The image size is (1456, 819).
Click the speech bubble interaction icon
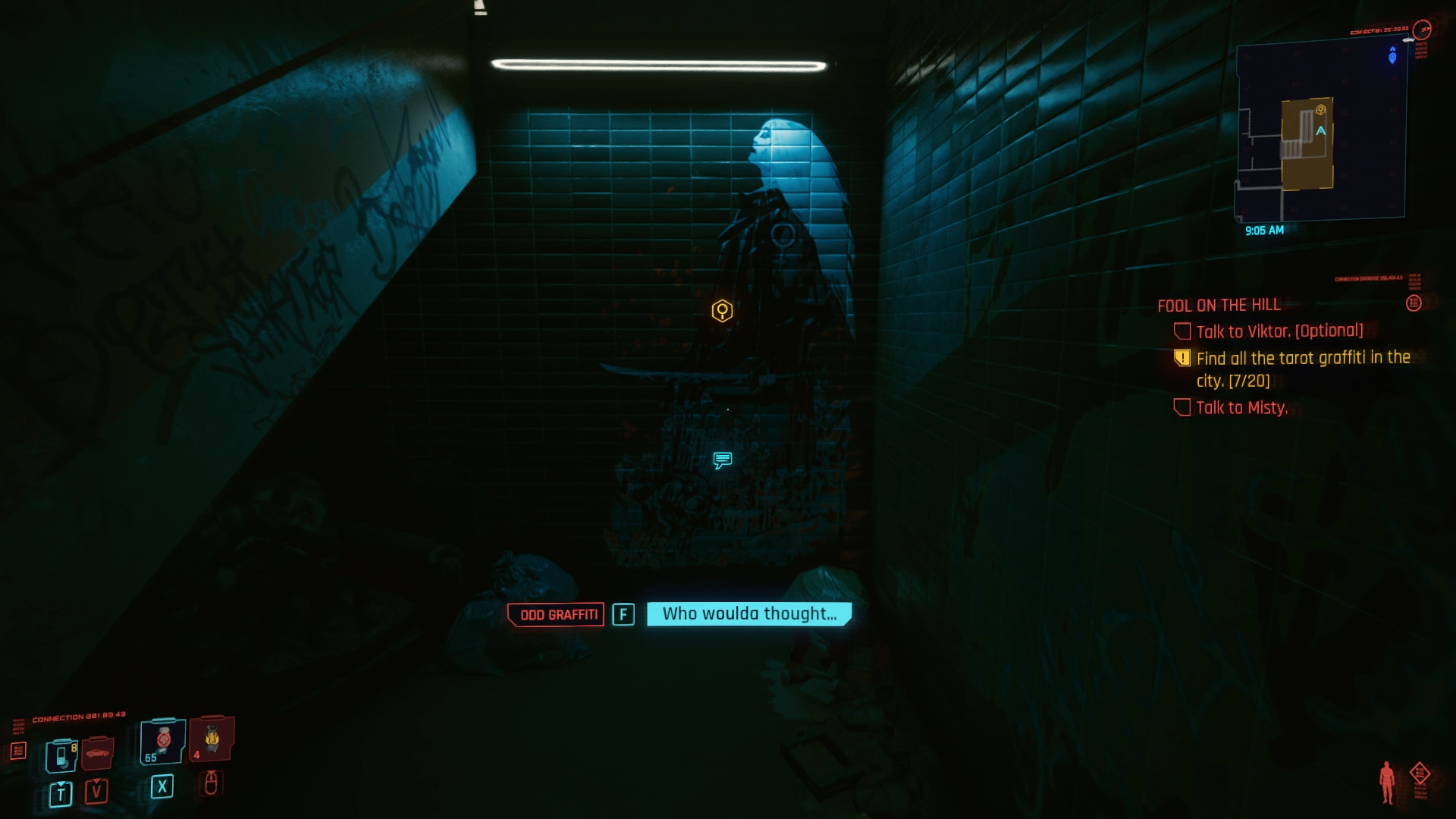tap(722, 460)
